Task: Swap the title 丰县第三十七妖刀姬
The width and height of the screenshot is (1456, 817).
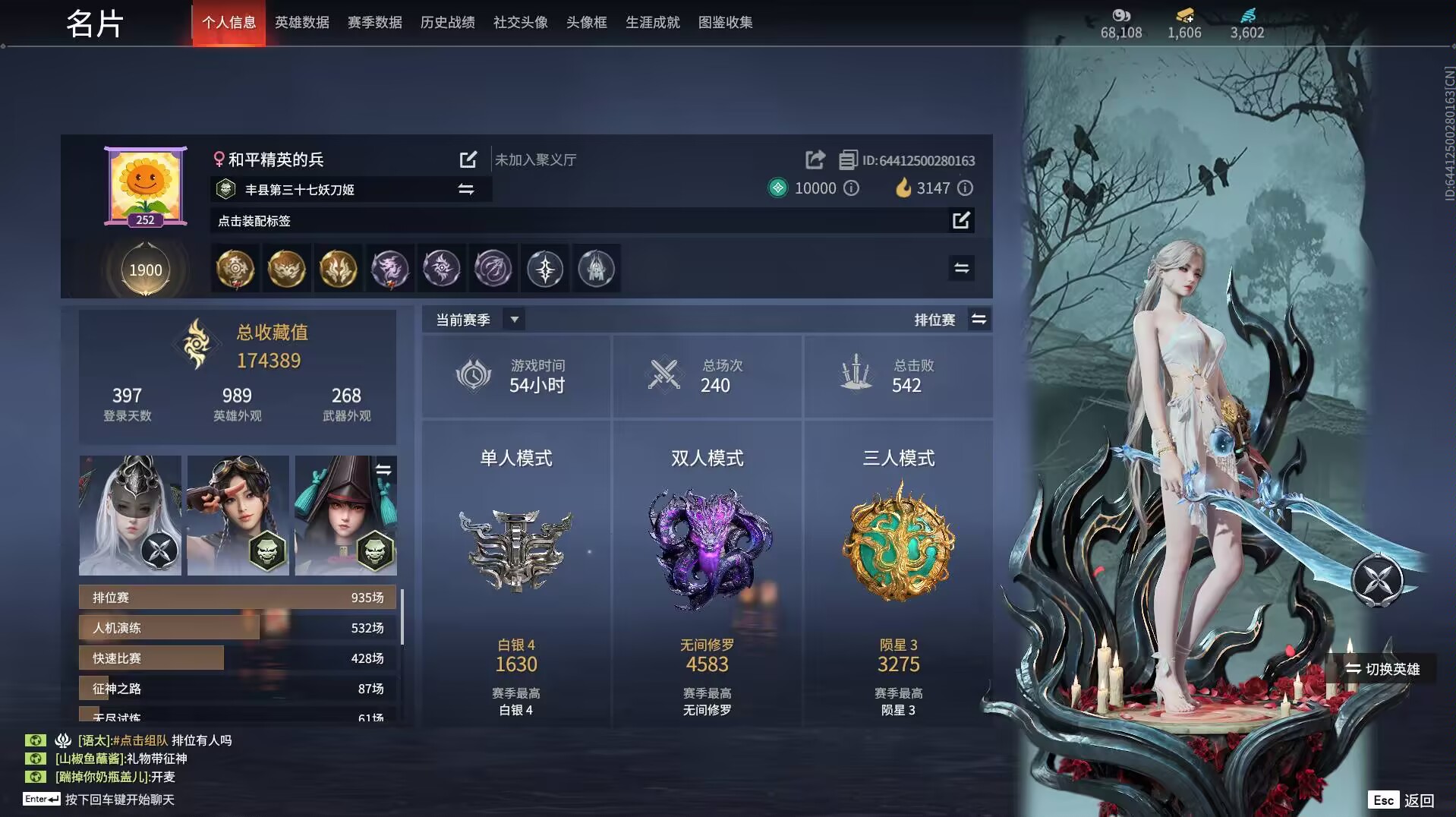Action: tap(465, 189)
